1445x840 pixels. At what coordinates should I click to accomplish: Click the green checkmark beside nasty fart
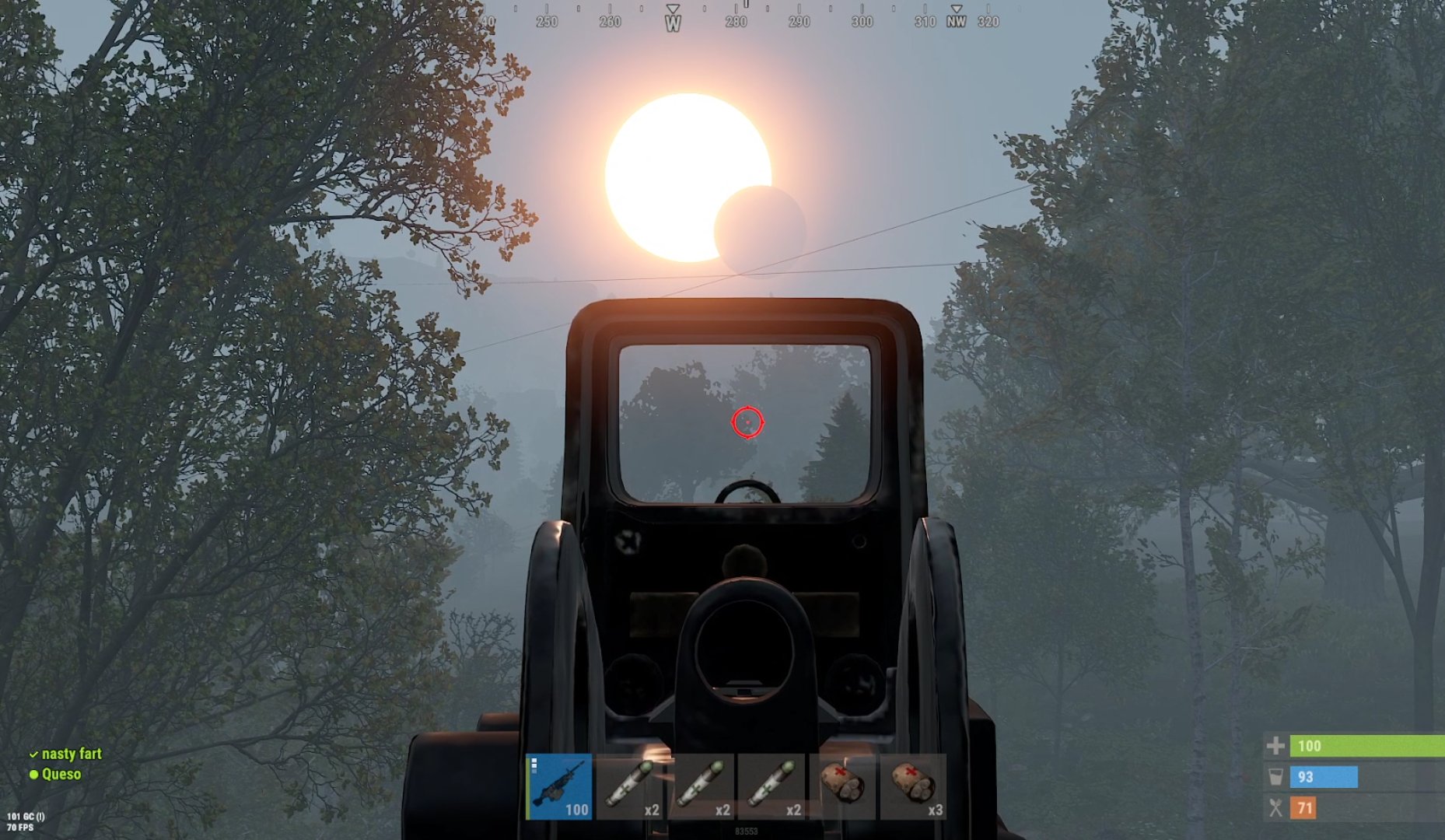(34, 754)
